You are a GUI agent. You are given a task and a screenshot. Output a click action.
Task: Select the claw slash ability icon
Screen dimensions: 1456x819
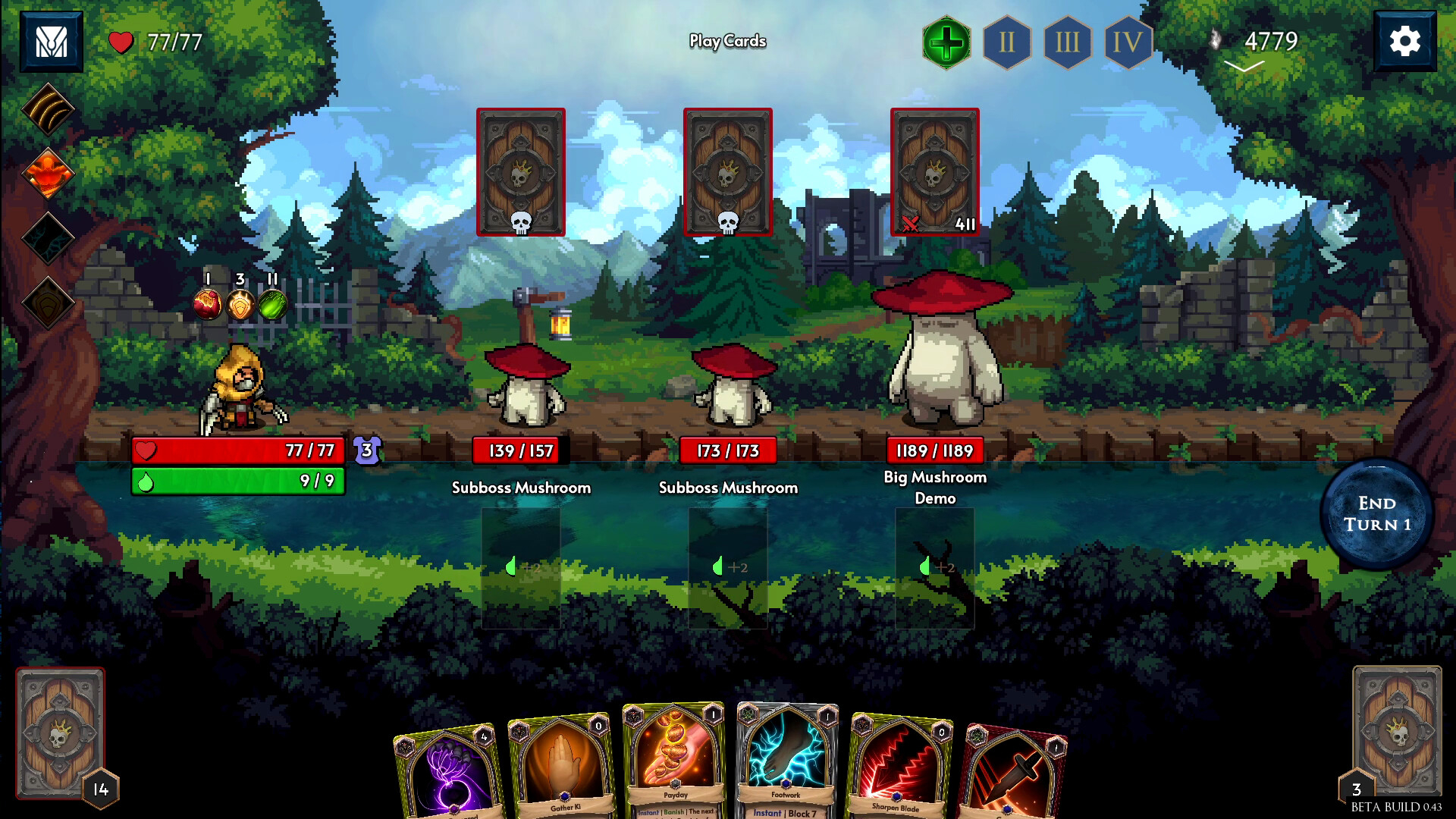tap(47, 110)
